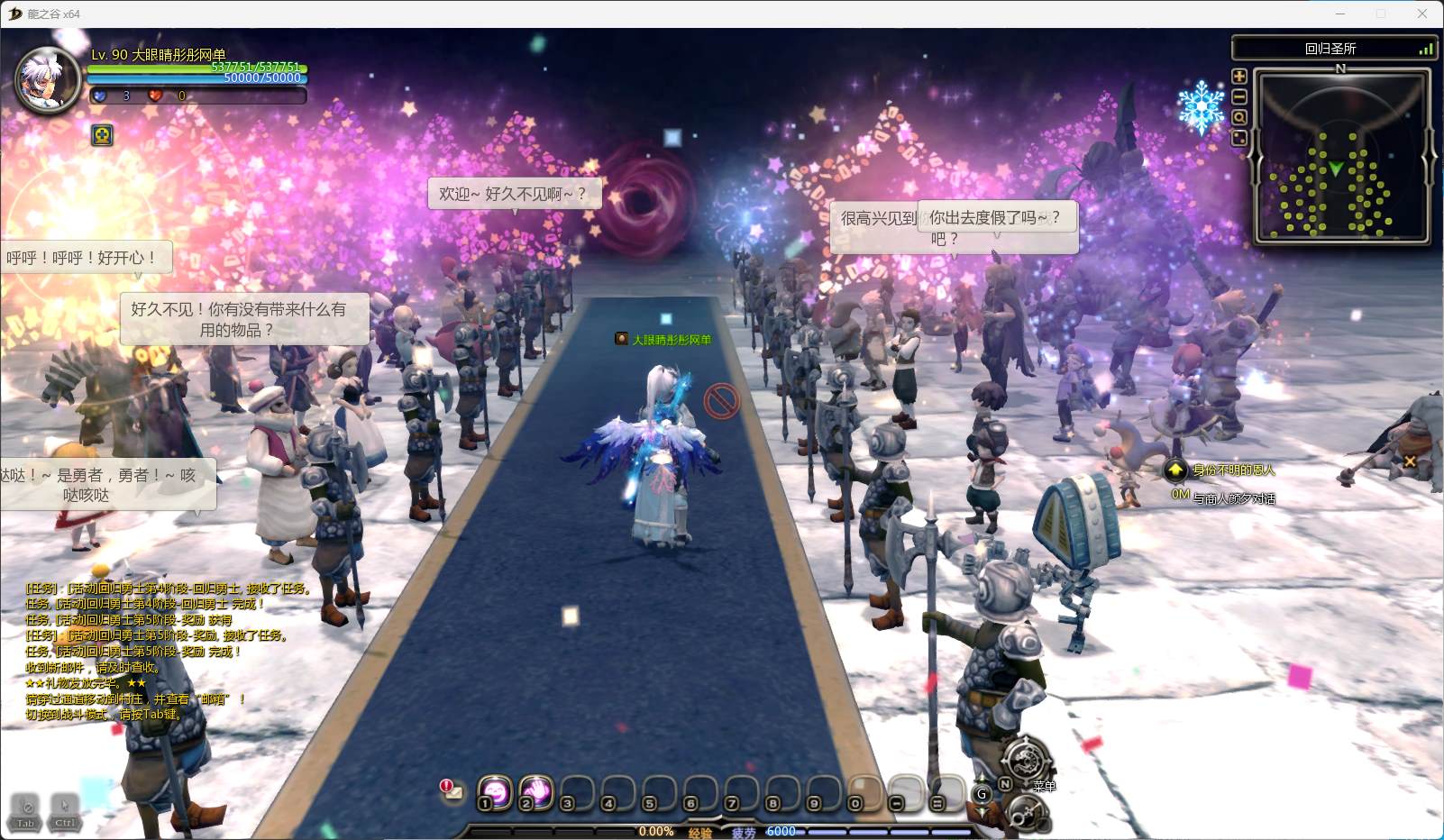
Task: Click the Ctrl cursor mode button
Action: [x=64, y=810]
